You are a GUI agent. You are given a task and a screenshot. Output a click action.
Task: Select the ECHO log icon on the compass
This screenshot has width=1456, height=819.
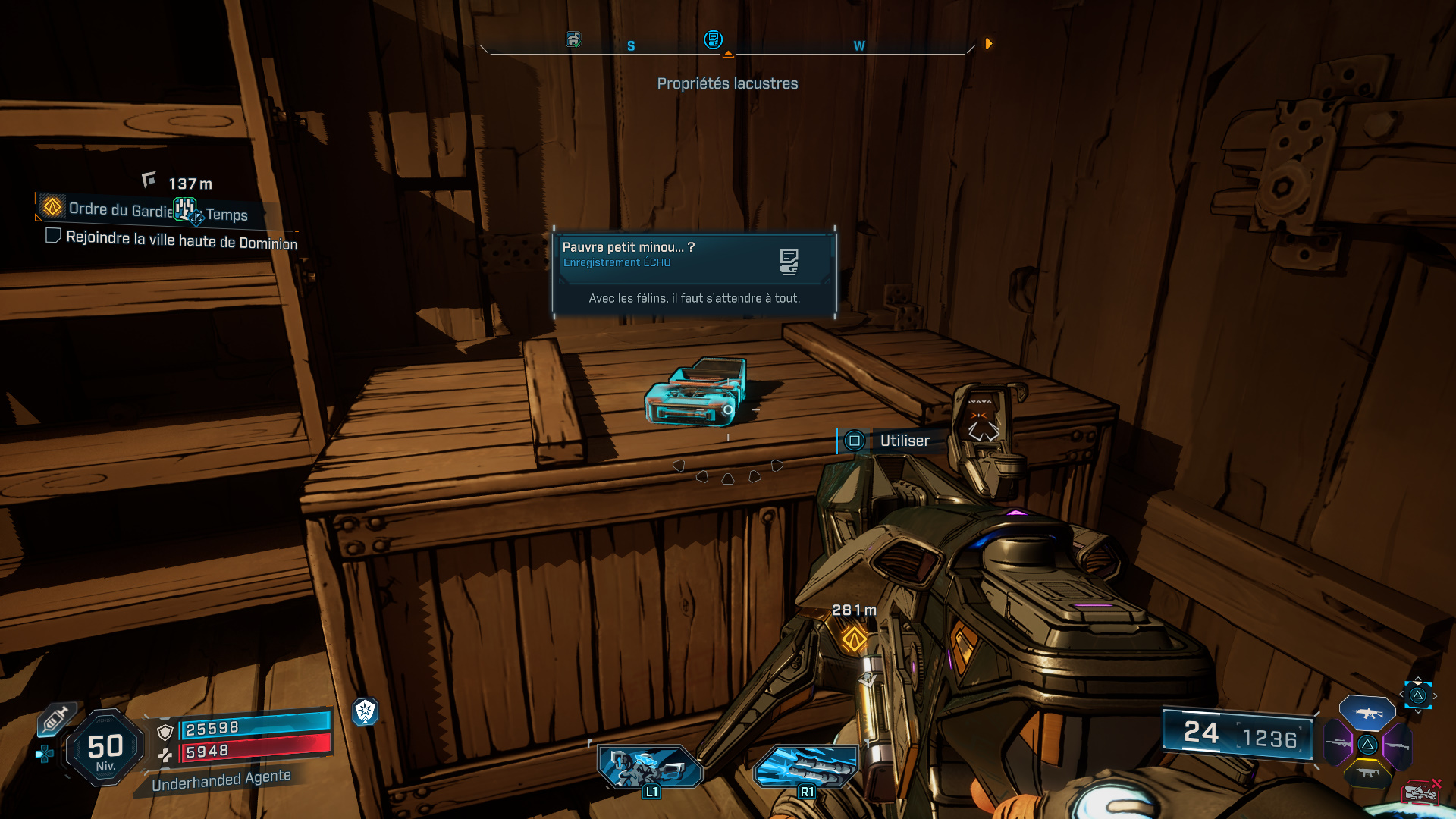[x=714, y=40]
